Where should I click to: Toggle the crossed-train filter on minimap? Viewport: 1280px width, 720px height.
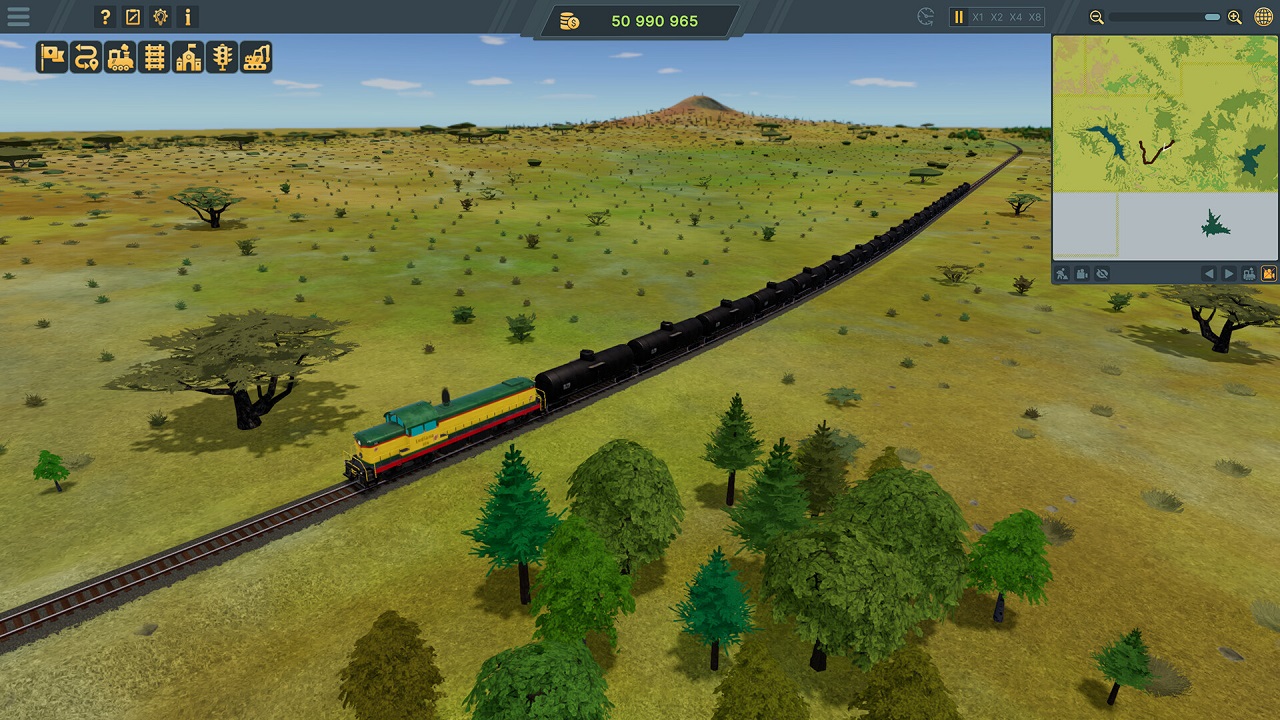[1267, 273]
